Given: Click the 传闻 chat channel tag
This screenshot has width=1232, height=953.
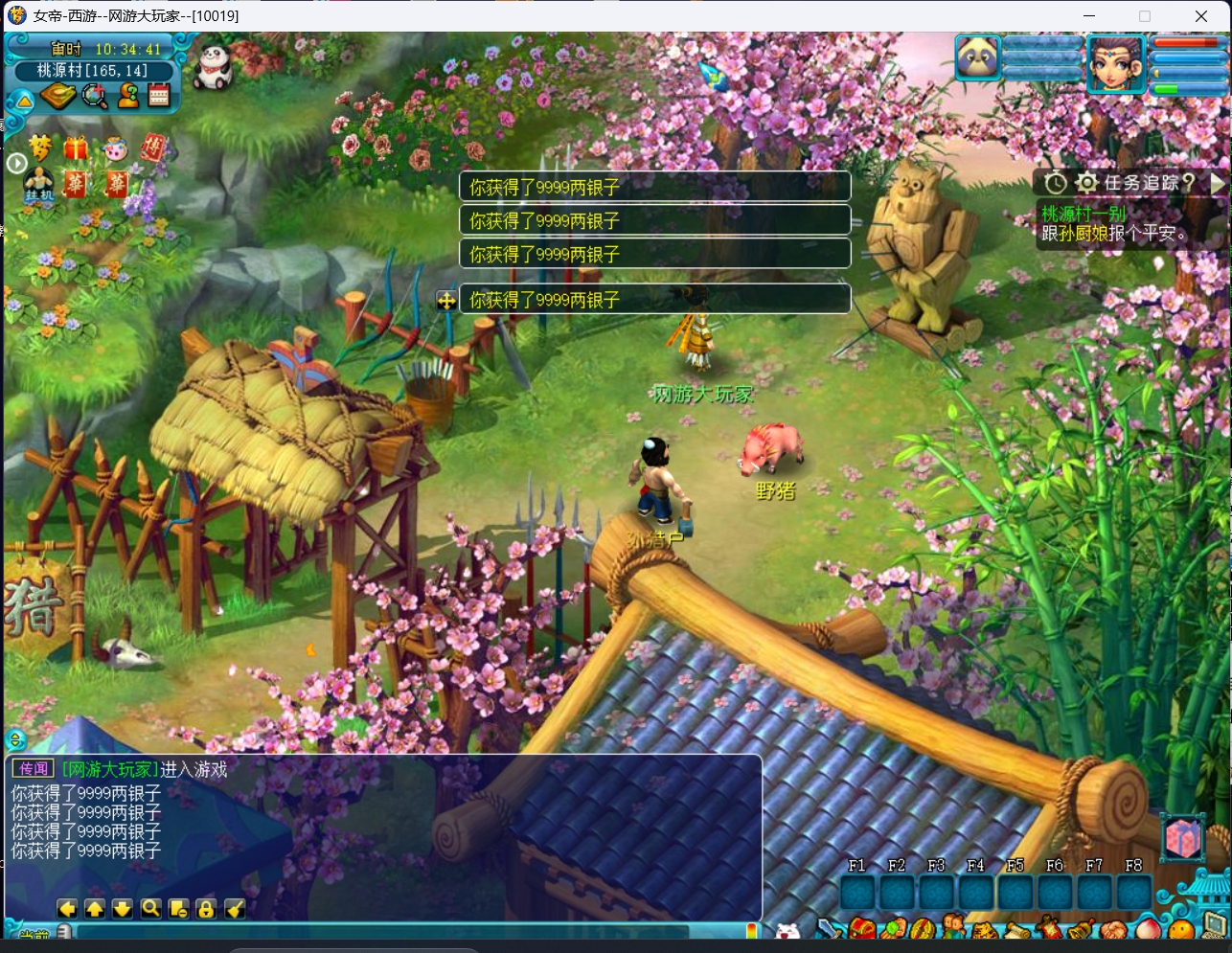Looking at the screenshot, I should coord(34,768).
